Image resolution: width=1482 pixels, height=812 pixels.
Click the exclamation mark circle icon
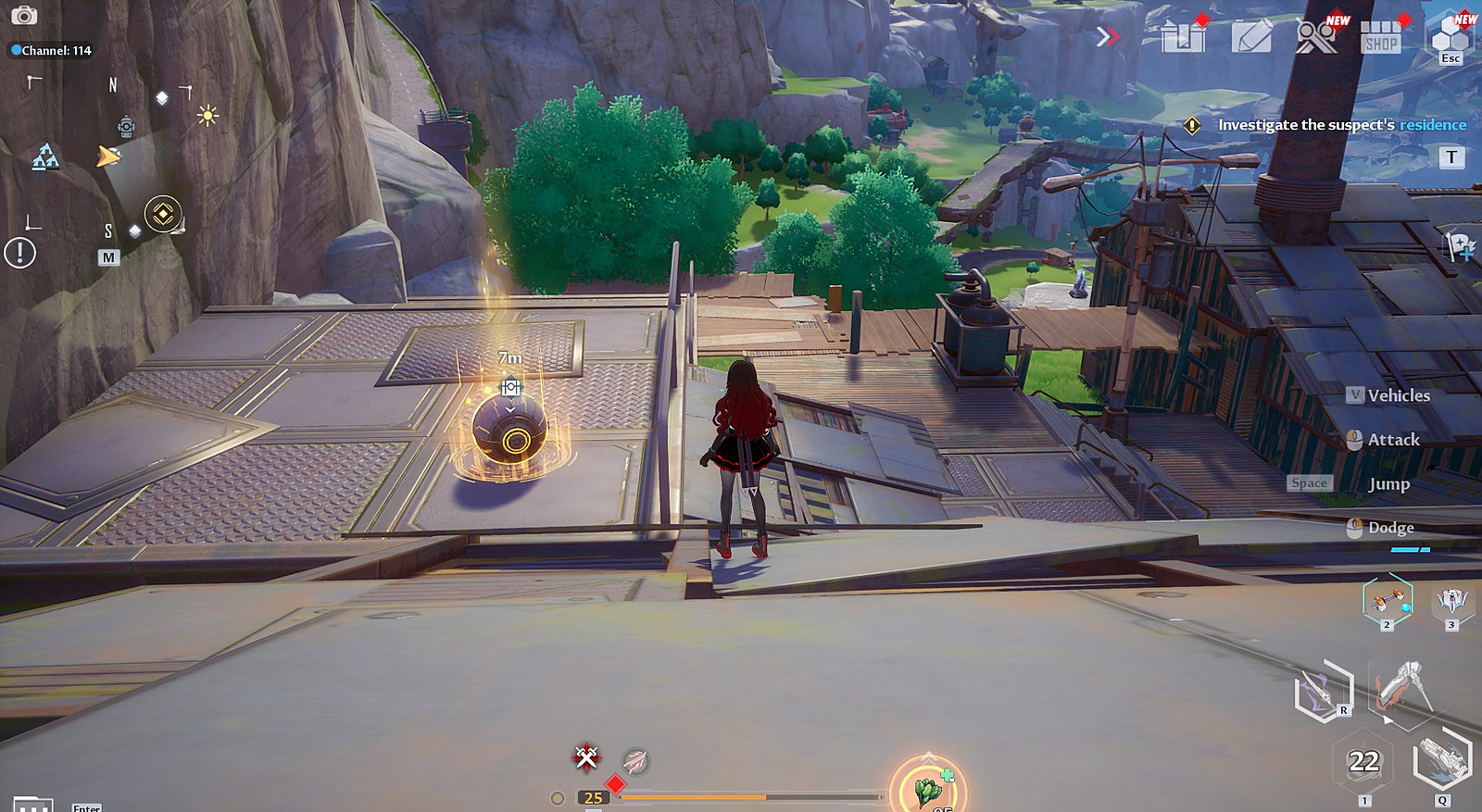click(x=19, y=252)
